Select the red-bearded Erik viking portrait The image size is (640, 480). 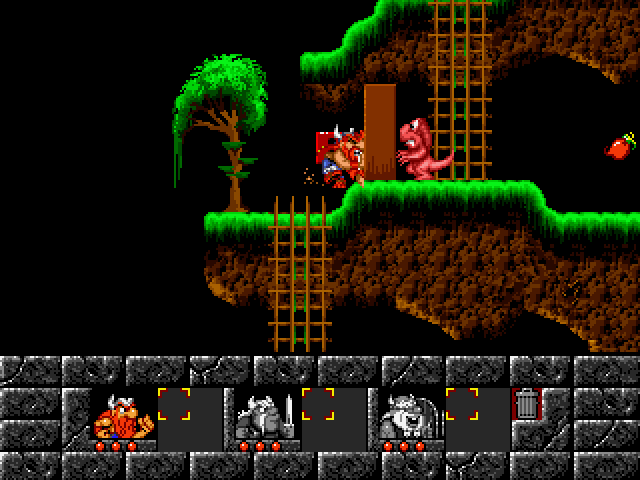click(x=121, y=414)
